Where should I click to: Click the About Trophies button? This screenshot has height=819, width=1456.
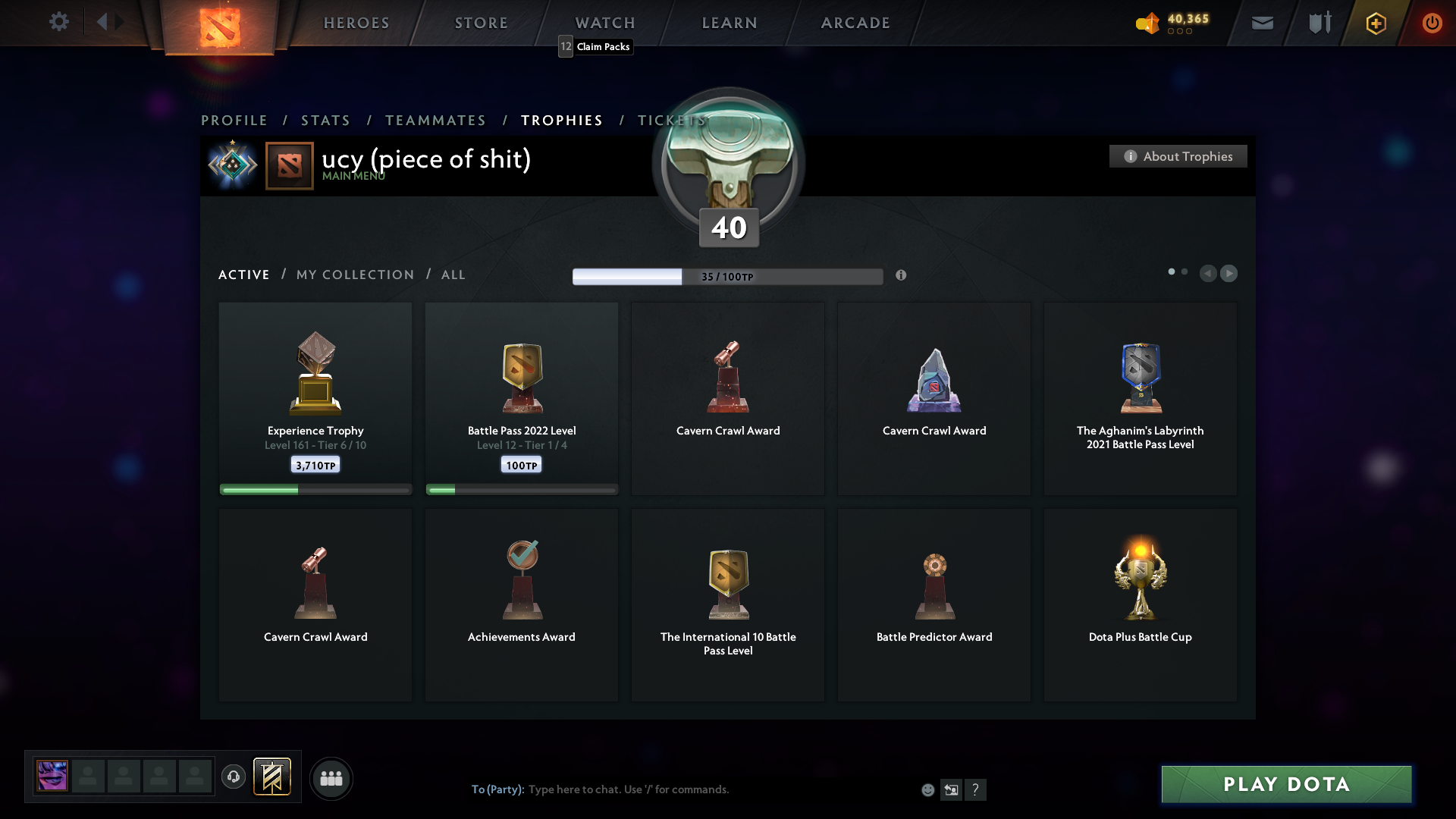(x=1178, y=156)
